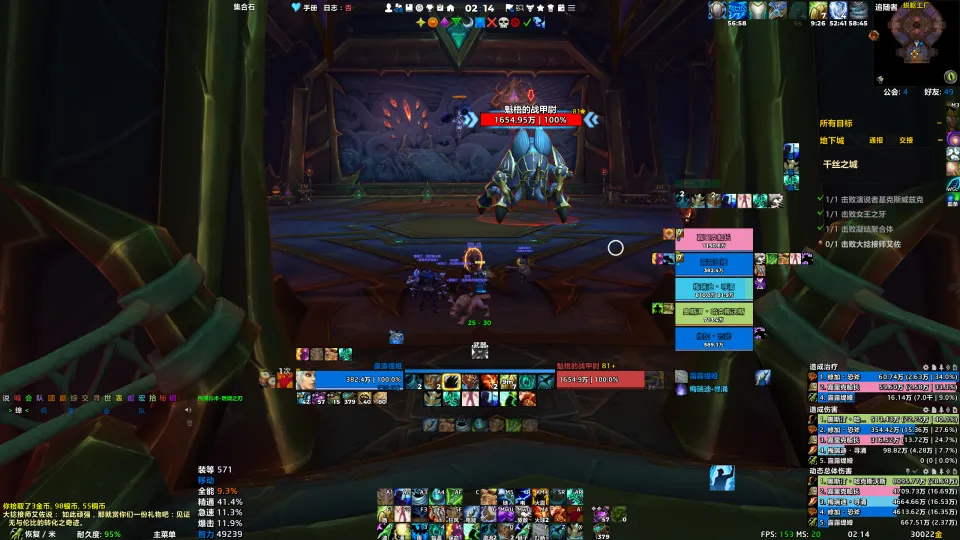This screenshot has width=960, height=540.
Task: Click the dungeon minimap
Action: [915, 45]
